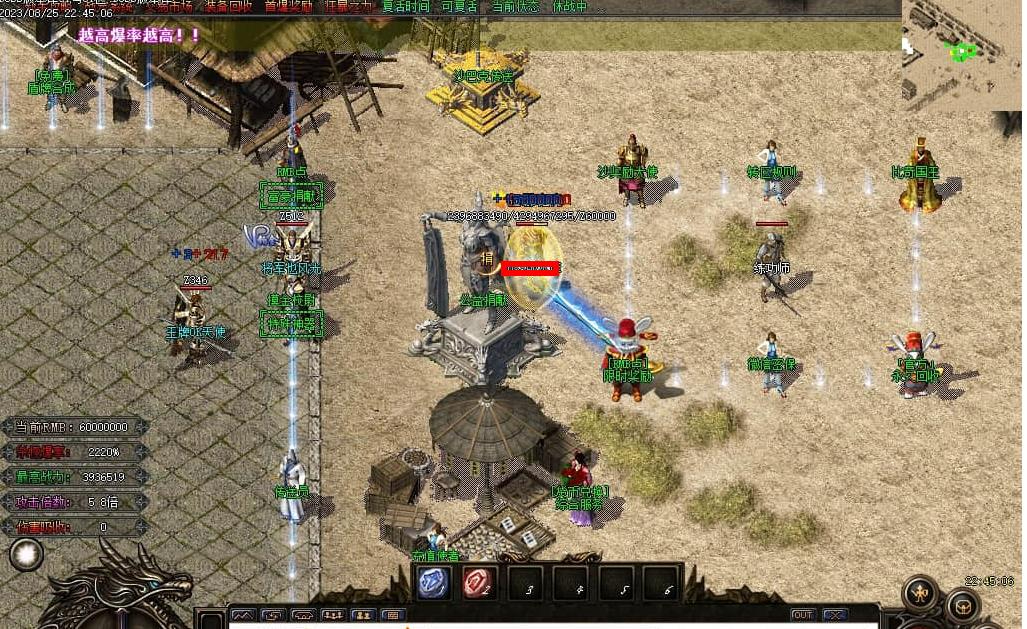The height and width of the screenshot is (629, 1027).
Task: Click the two-figures toolbar button
Action: (363, 615)
